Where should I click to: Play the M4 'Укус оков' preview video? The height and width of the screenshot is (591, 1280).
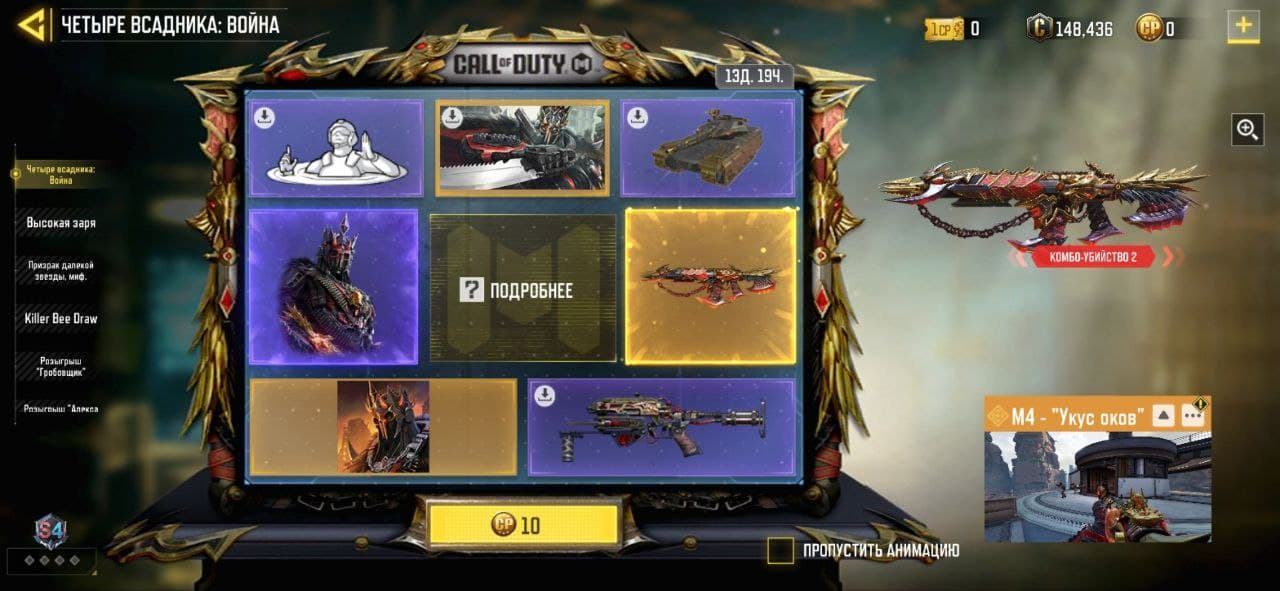(x=1097, y=488)
